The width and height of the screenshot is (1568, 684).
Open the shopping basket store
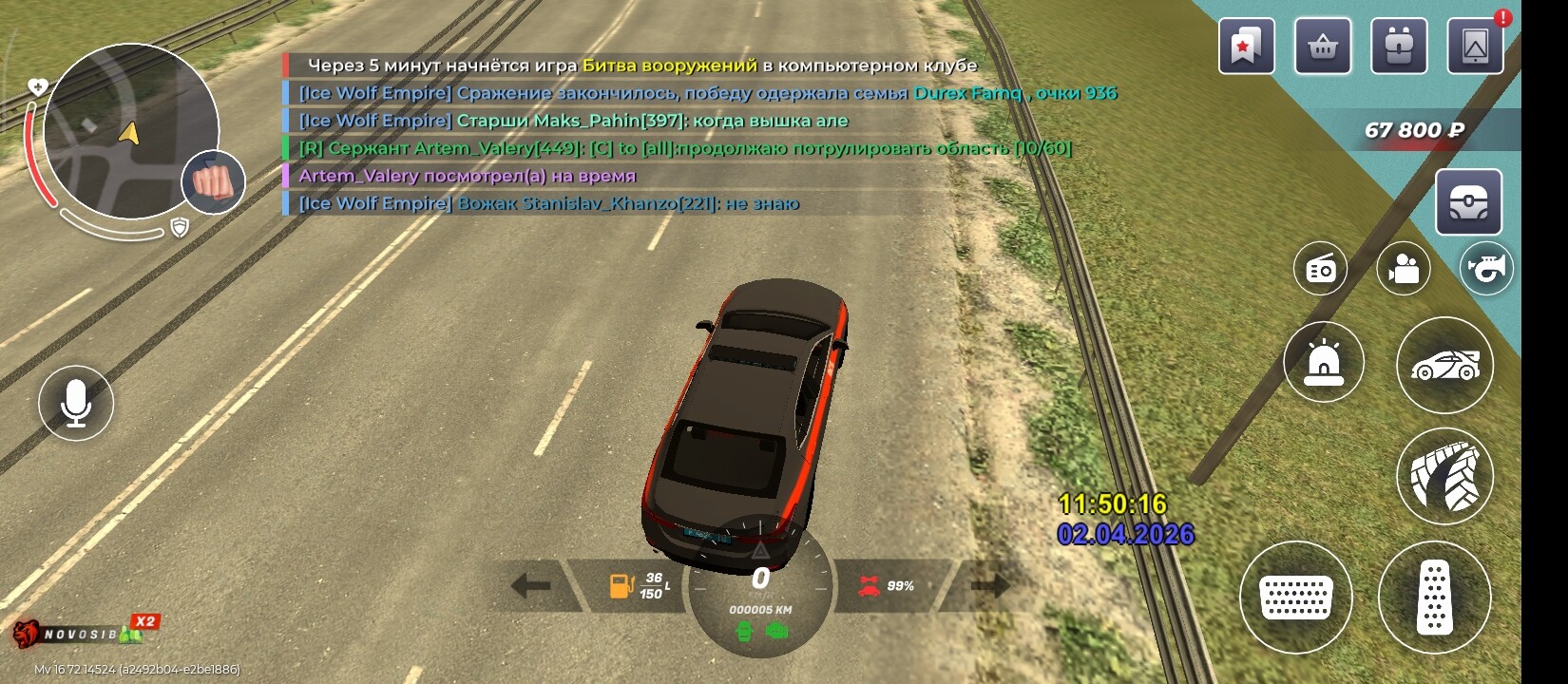tap(1322, 46)
